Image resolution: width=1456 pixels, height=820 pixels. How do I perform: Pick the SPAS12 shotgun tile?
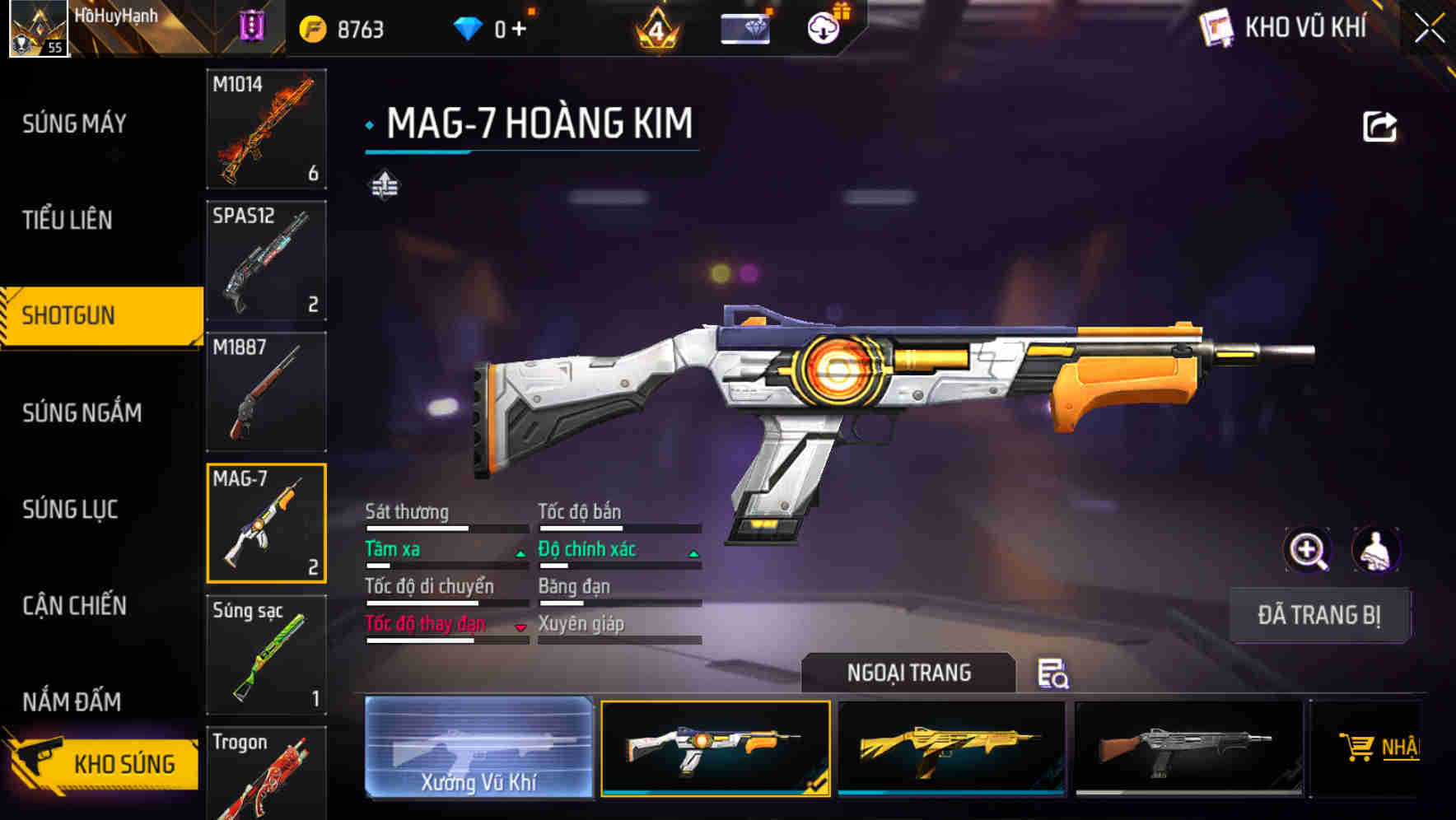click(x=266, y=260)
